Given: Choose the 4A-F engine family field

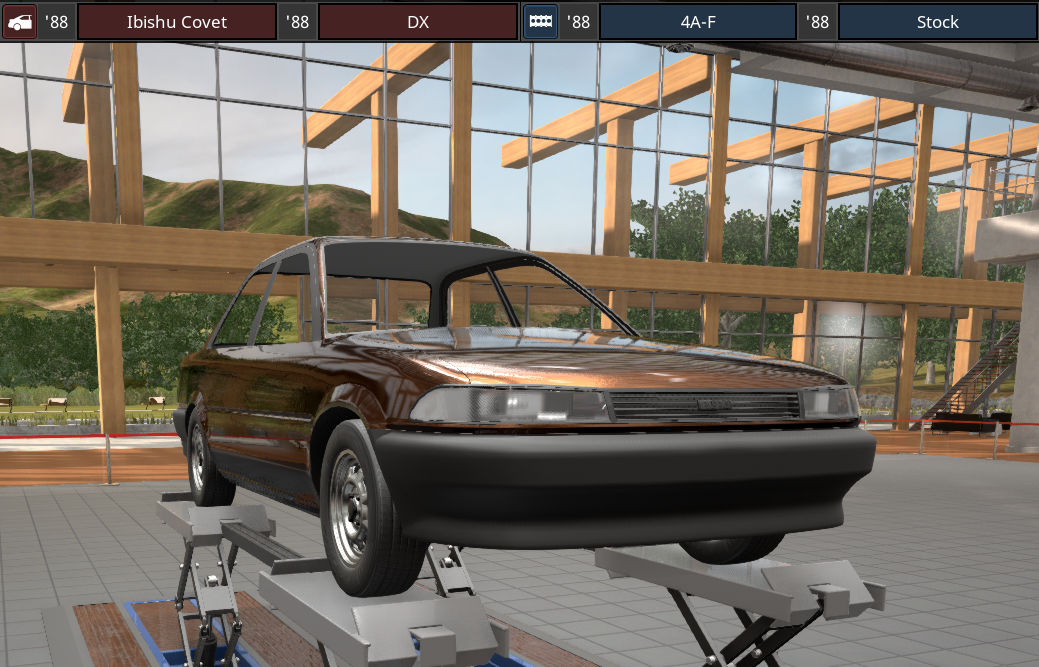Looking at the screenshot, I should click(697, 21).
